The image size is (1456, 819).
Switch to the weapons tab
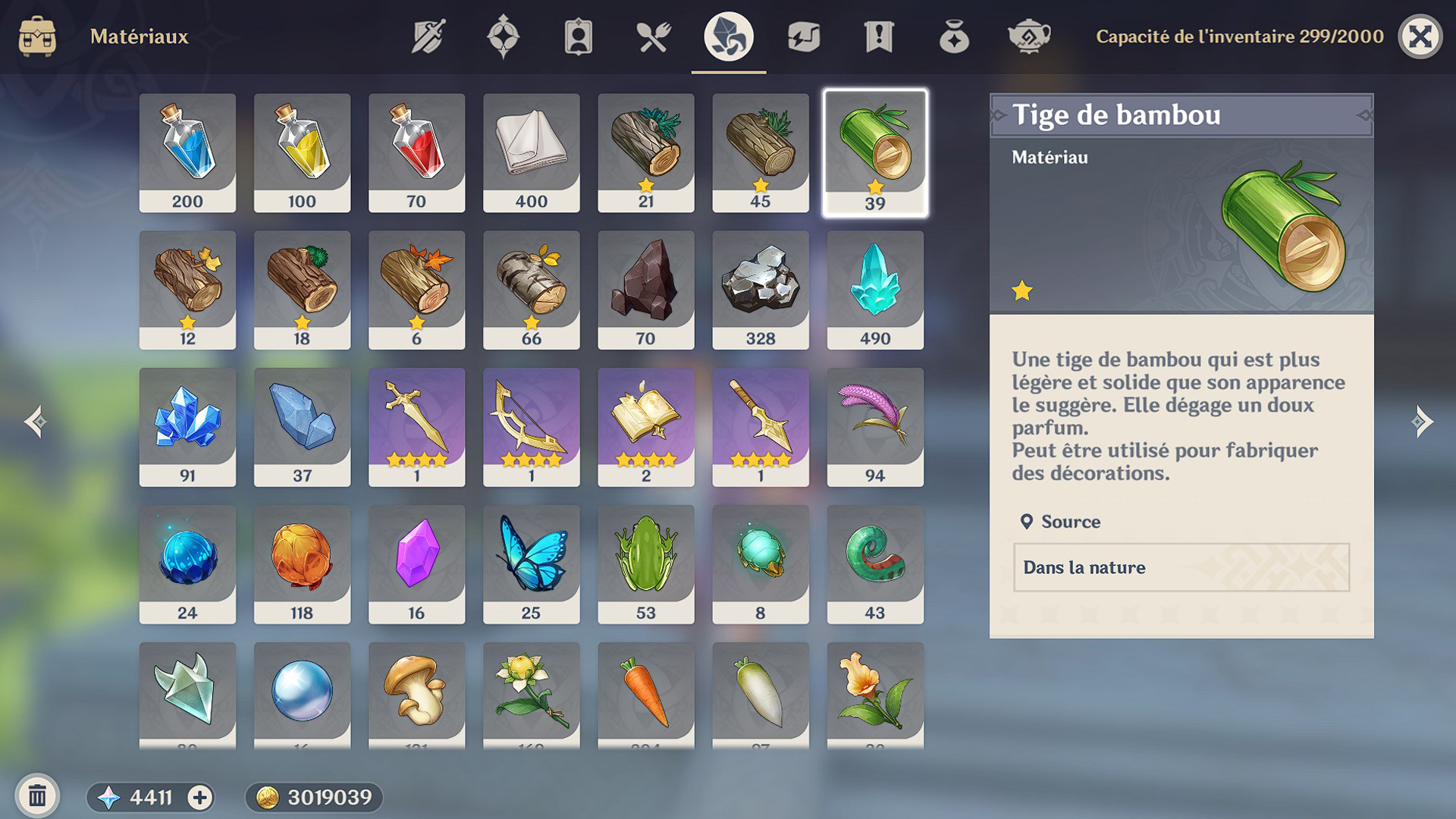click(428, 36)
